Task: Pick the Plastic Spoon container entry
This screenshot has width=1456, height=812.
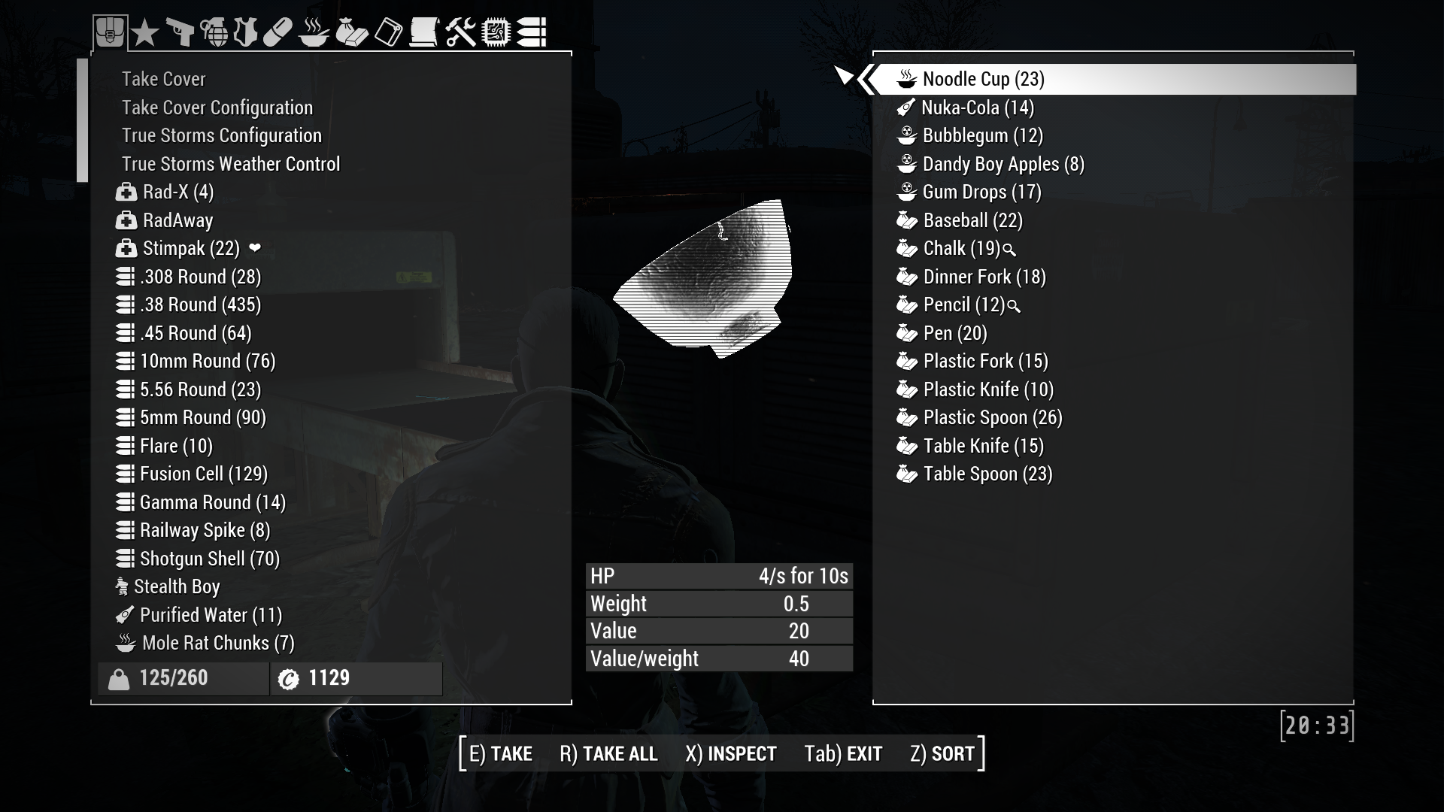Action: (x=992, y=417)
